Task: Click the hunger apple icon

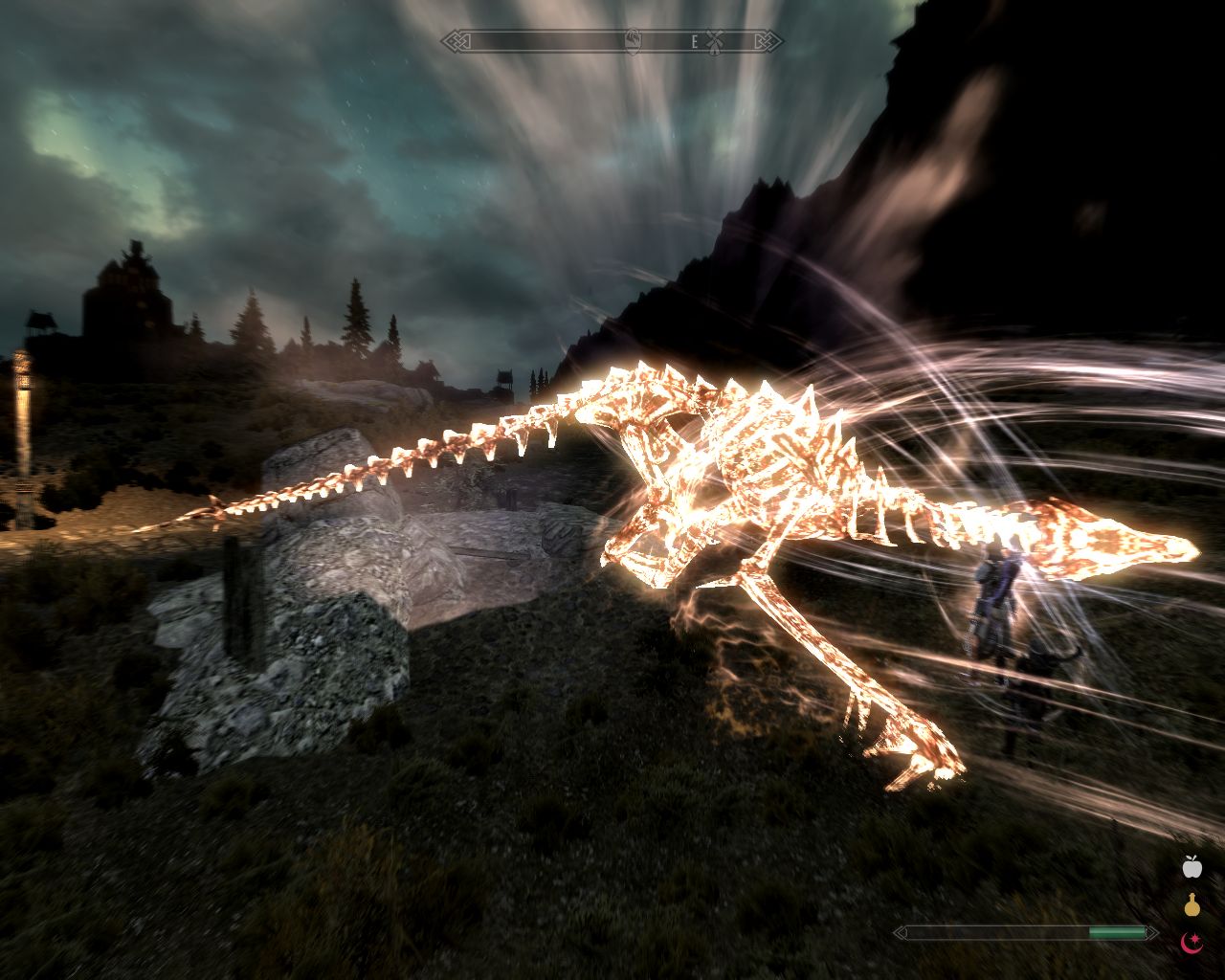Action: [1191, 867]
